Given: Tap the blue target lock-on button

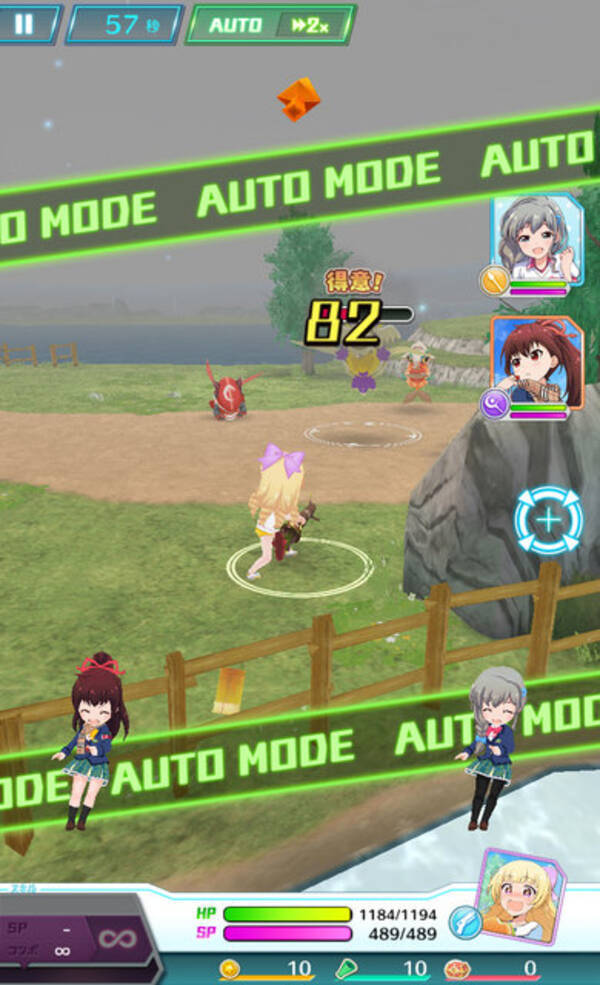Looking at the screenshot, I should tap(548, 520).
